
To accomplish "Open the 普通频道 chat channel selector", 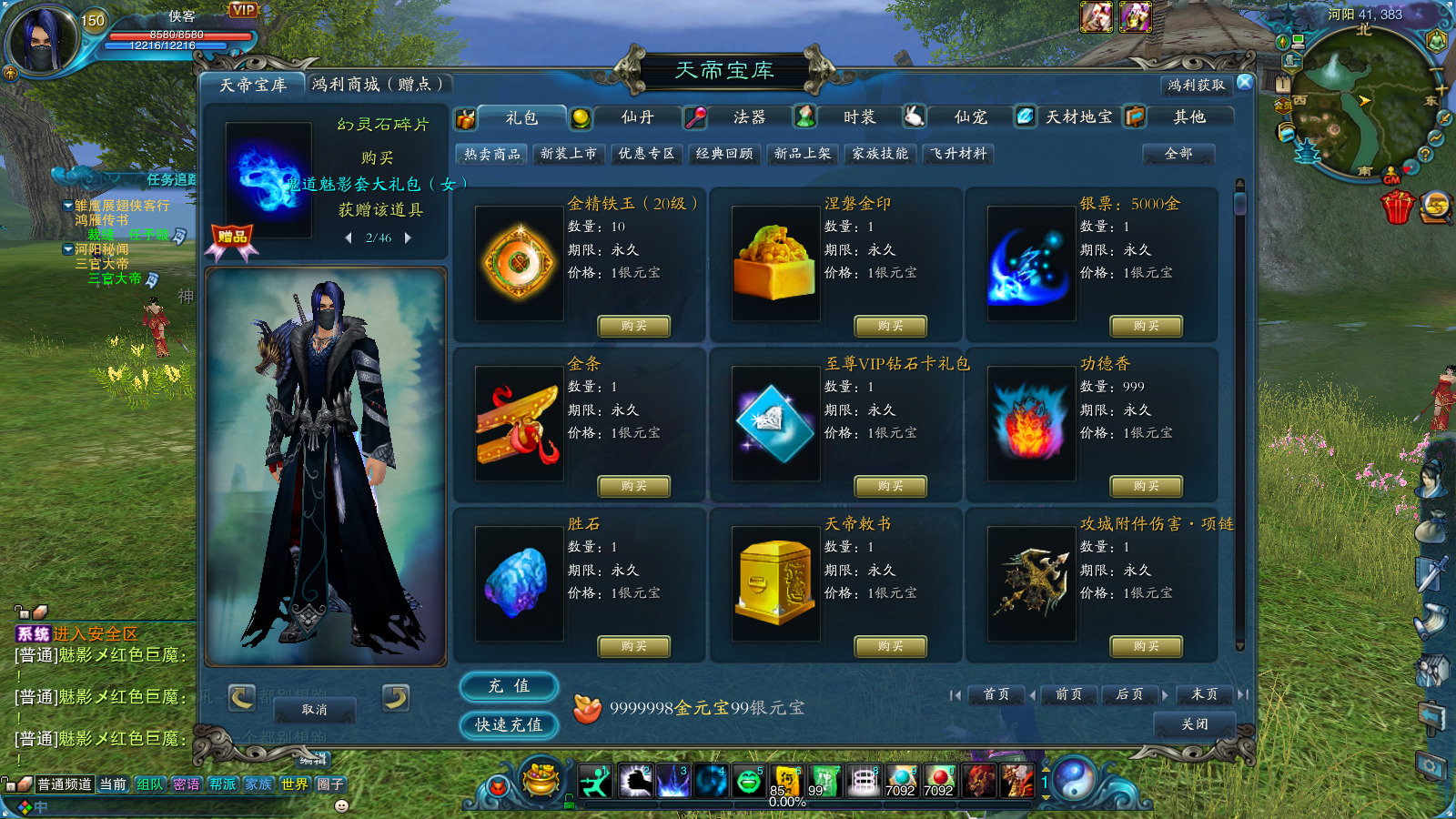I will (65, 783).
